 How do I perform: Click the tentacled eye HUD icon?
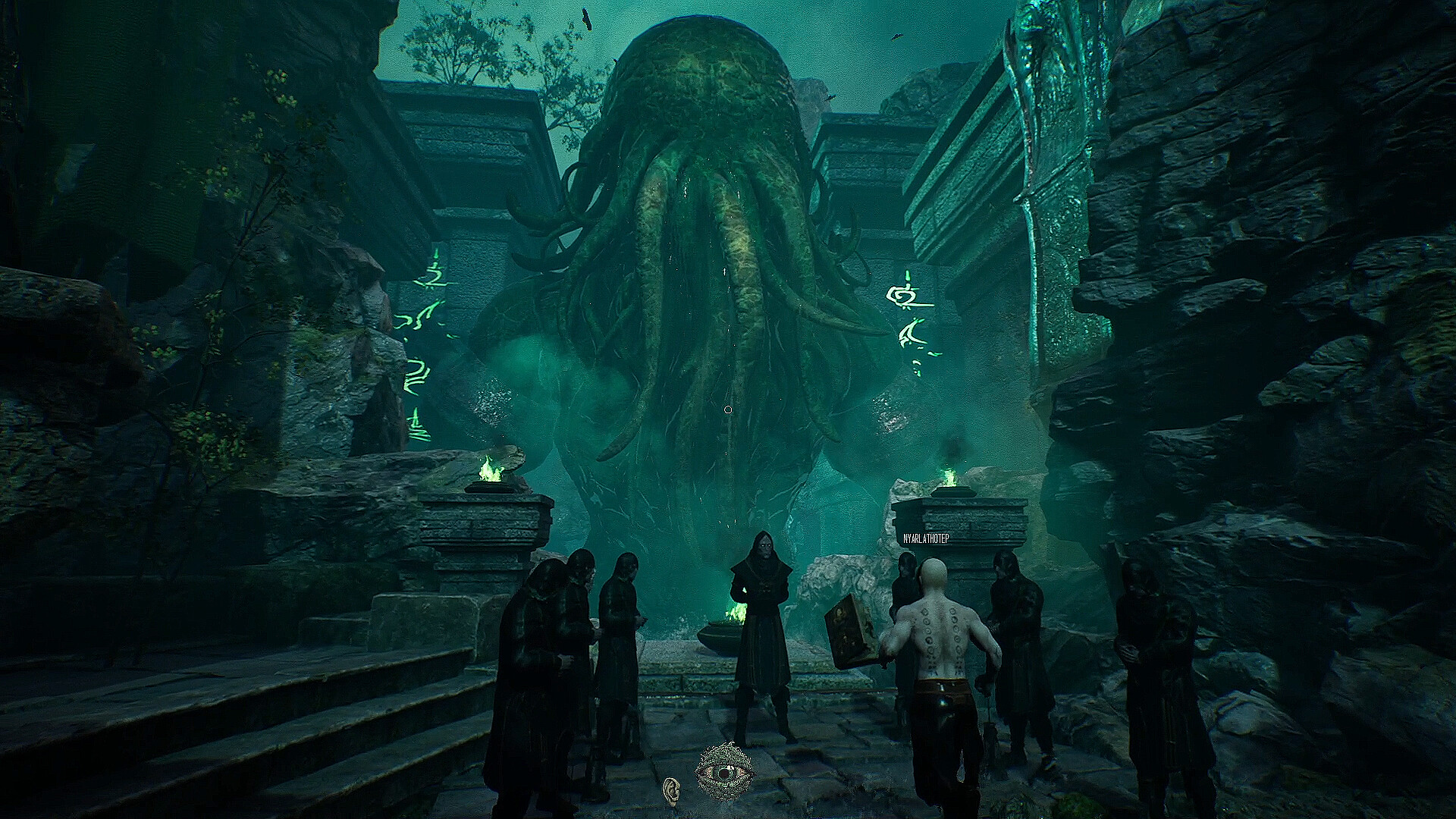click(724, 770)
